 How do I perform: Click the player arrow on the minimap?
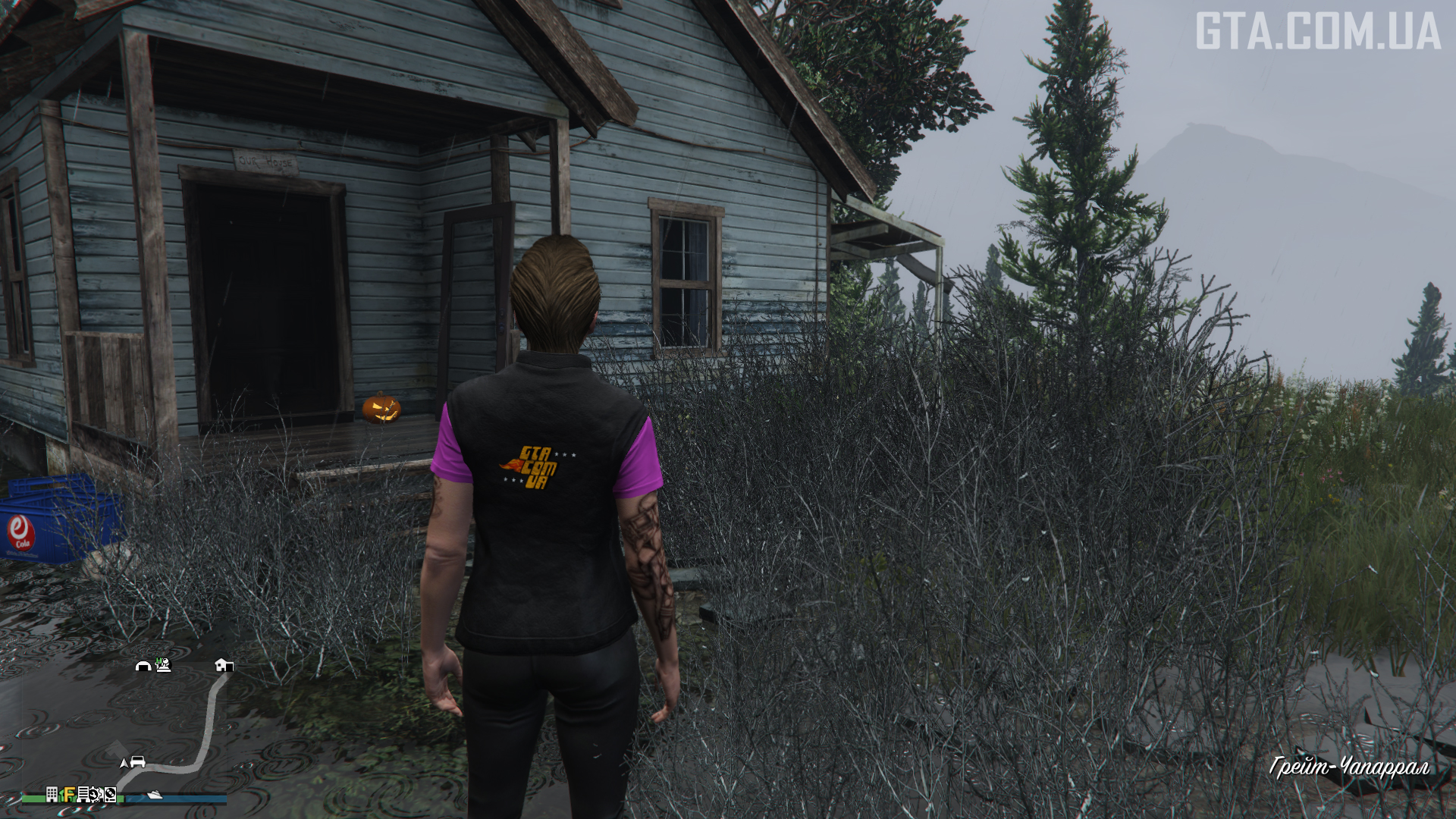click(124, 762)
